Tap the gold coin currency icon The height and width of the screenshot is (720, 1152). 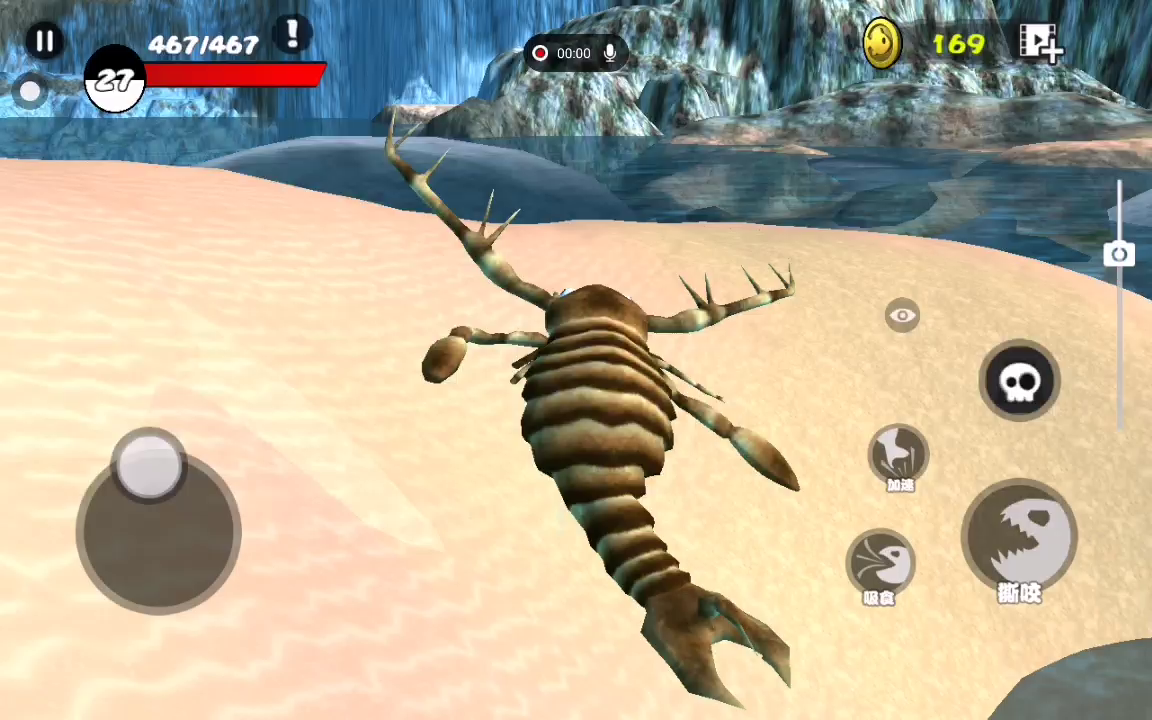point(882,44)
